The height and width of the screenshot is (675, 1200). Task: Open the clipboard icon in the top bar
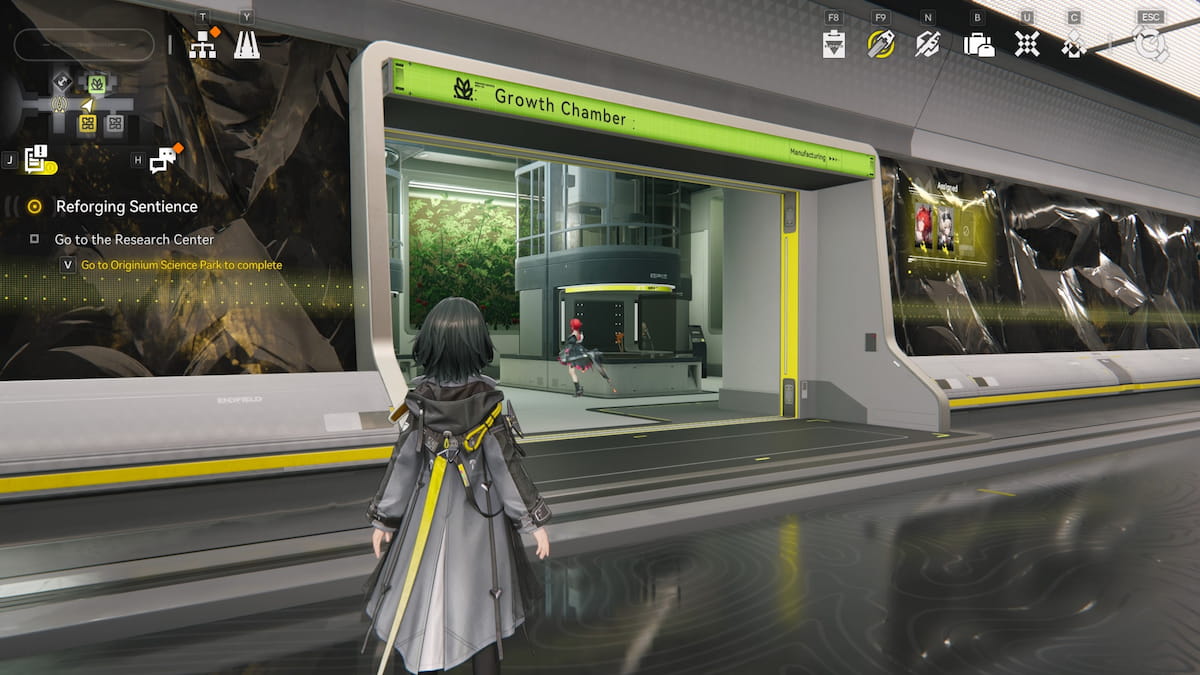834,44
